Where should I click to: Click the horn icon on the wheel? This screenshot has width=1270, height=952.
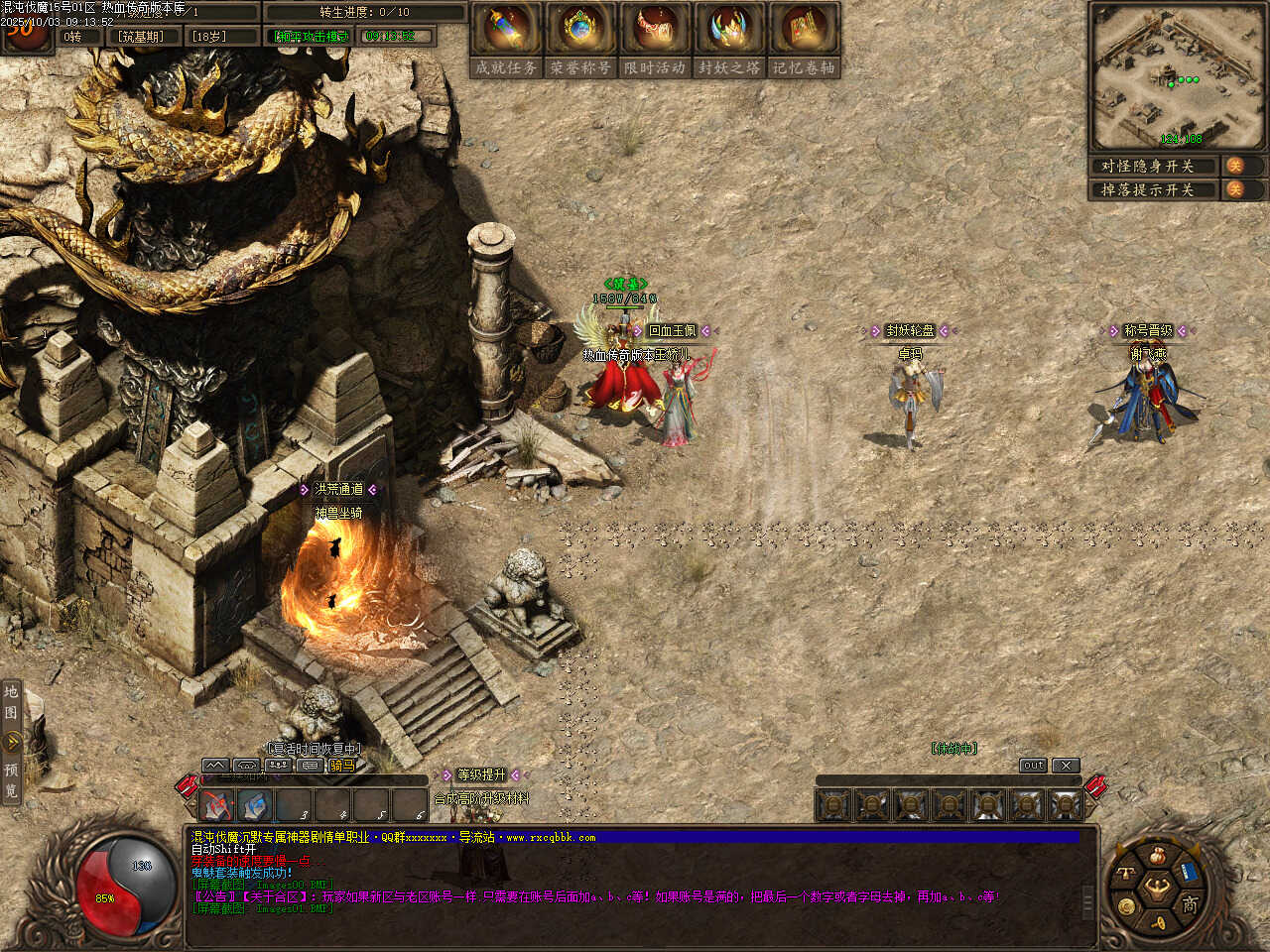1158,923
